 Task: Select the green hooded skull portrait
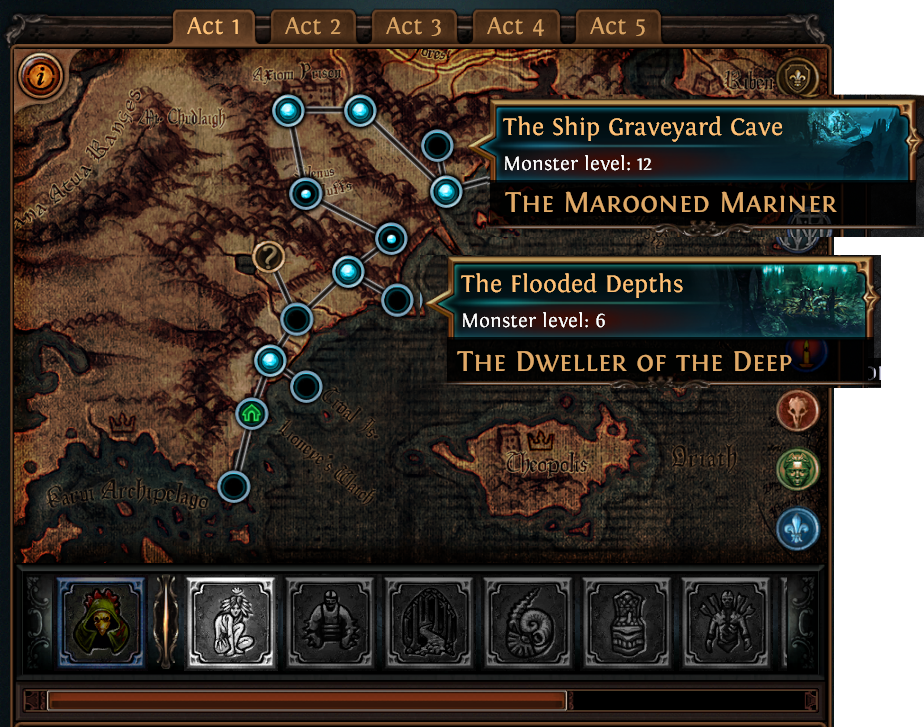coord(102,622)
